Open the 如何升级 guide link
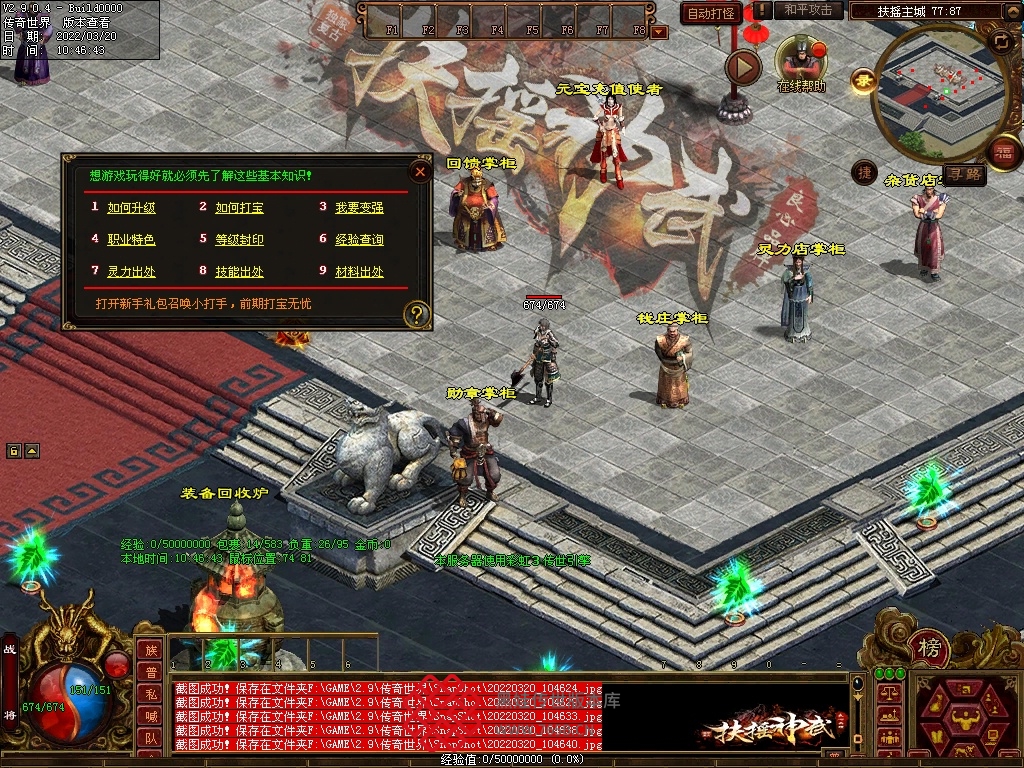1024x768 pixels. click(x=131, y=208)
